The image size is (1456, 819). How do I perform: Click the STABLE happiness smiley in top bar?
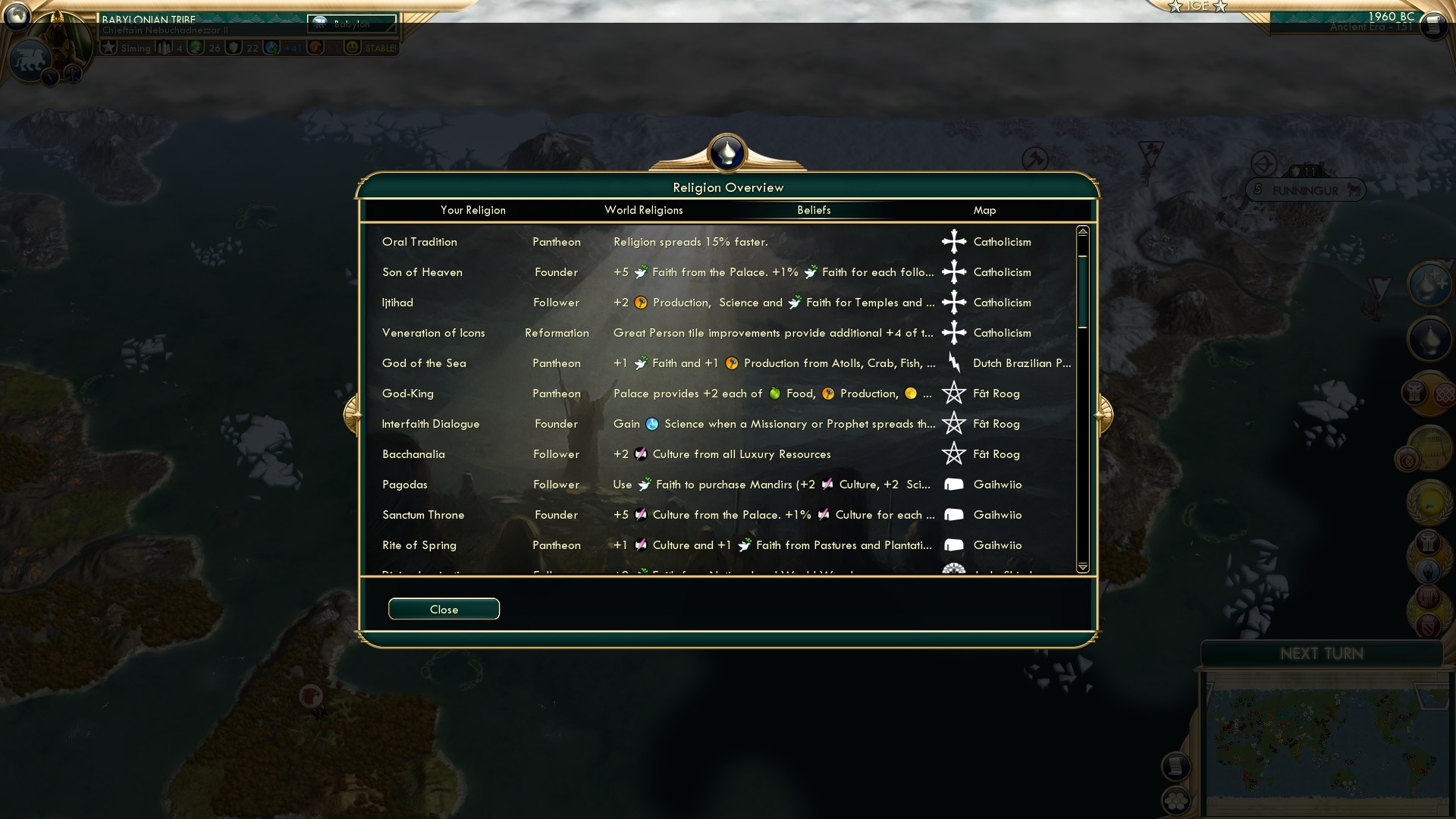353,47
